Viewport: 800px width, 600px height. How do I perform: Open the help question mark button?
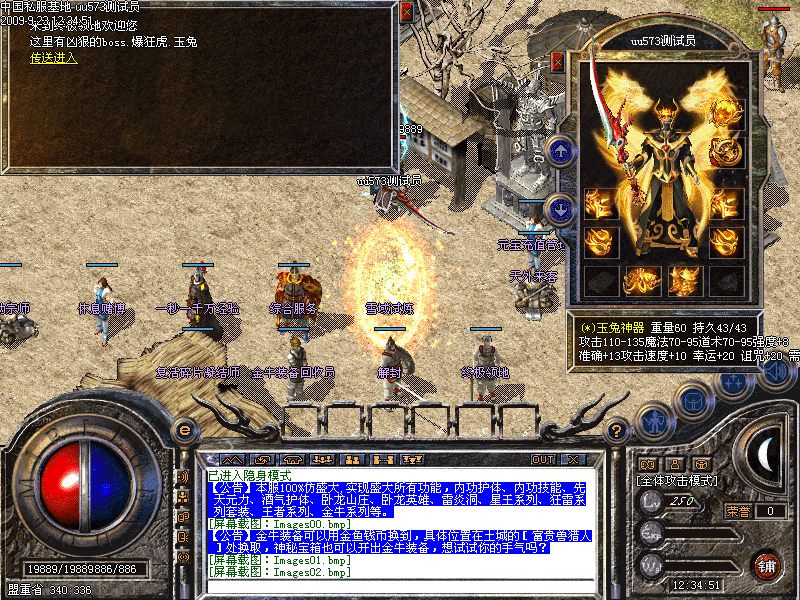point(617,429)
